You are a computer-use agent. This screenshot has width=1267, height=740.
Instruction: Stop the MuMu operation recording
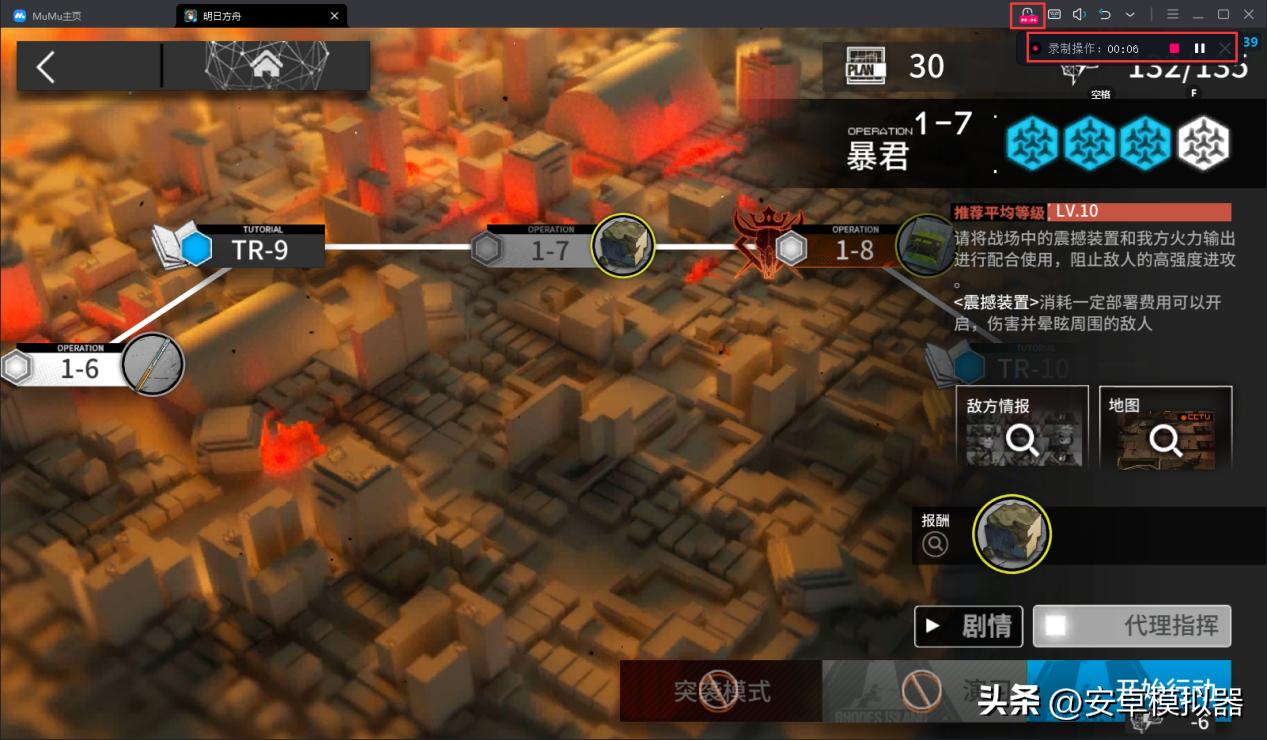[x=1174, y=48]
